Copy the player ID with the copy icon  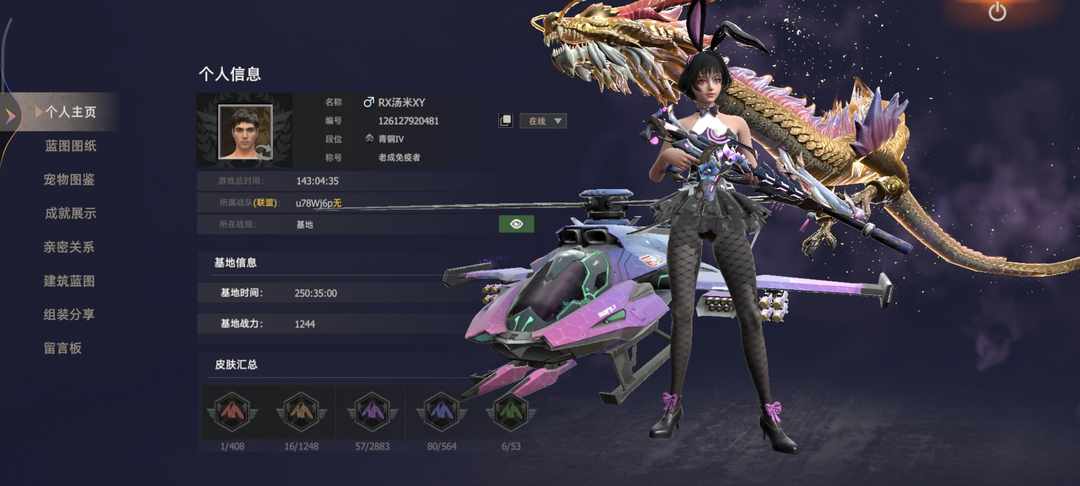coord(506,121)
